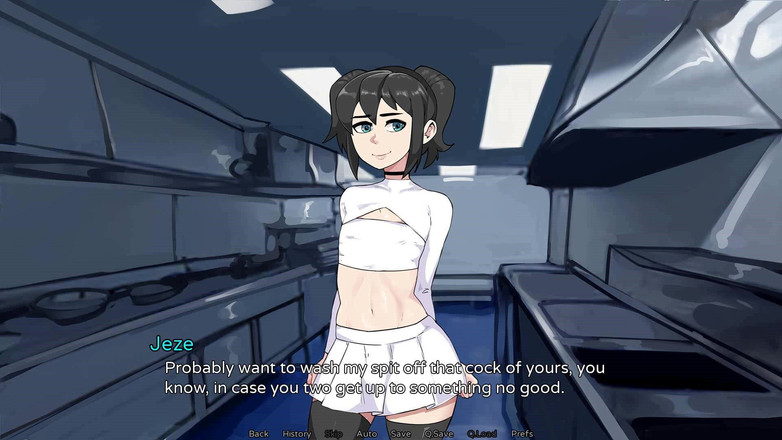Quick save with Q.Save
782x440 pixels.
point(439,434)
